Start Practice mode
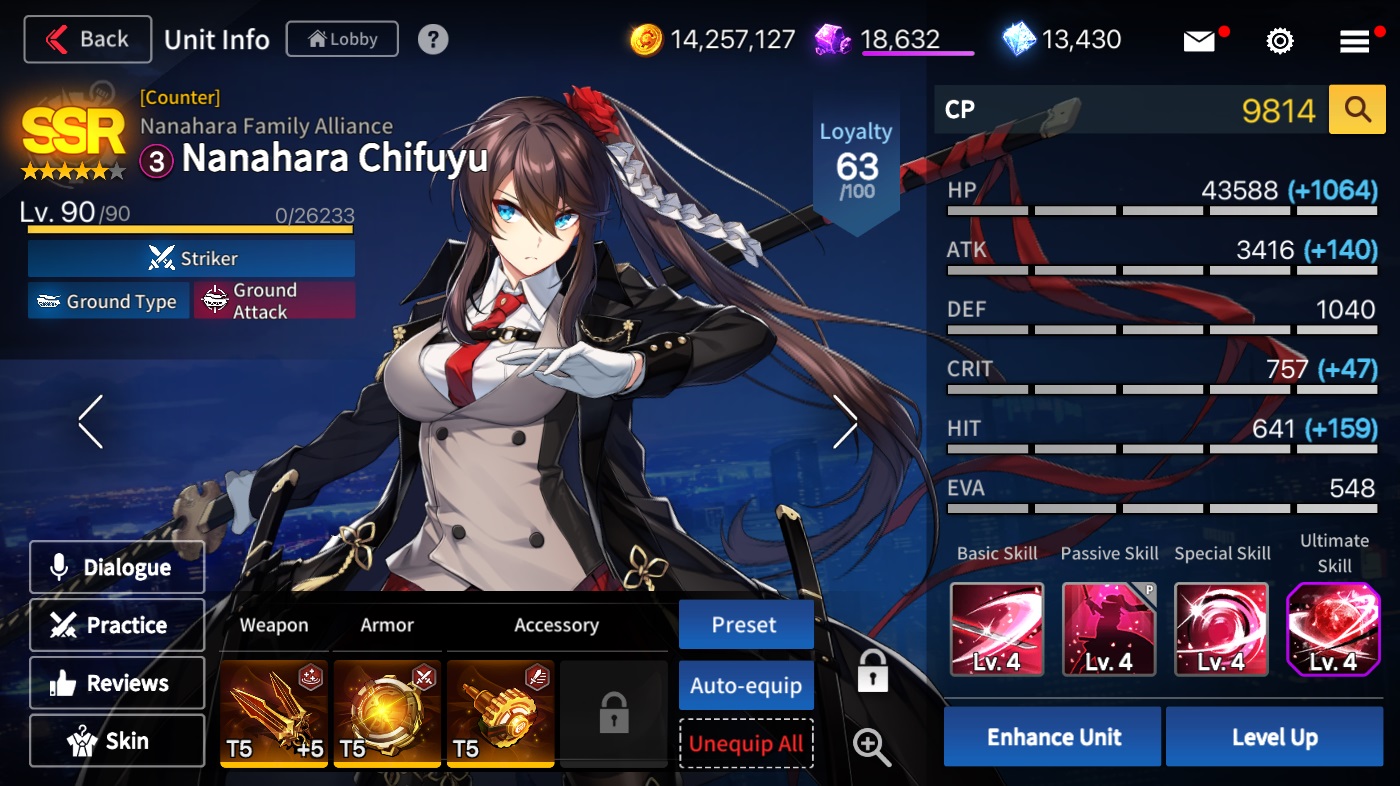This screenshot has height=786, width=1400. [117, 626]
